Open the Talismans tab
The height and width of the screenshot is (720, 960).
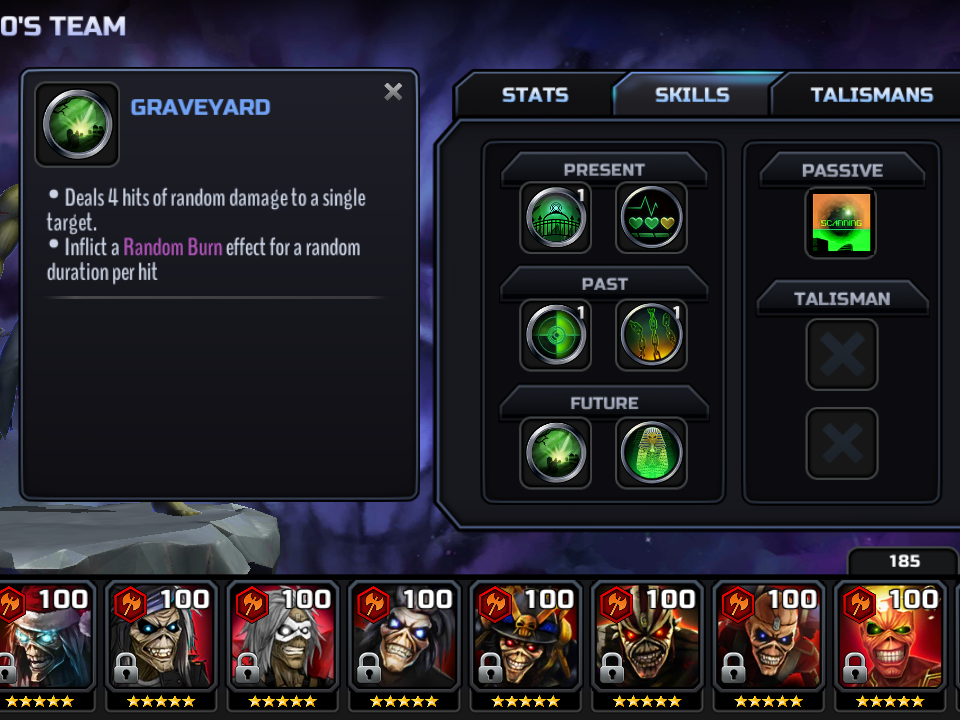[871, 96]
